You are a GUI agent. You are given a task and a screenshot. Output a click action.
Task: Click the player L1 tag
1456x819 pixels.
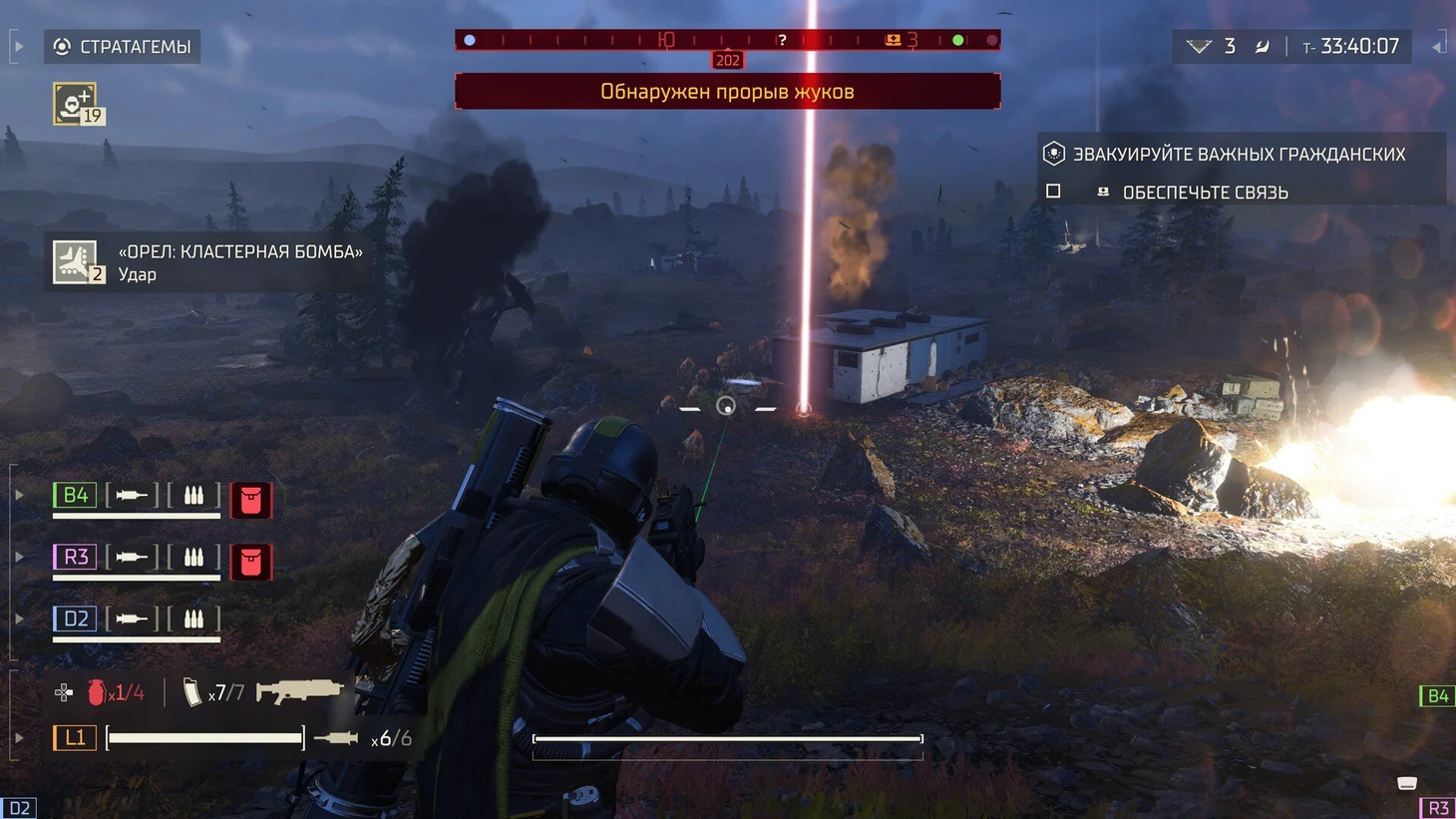pos(75,738)
